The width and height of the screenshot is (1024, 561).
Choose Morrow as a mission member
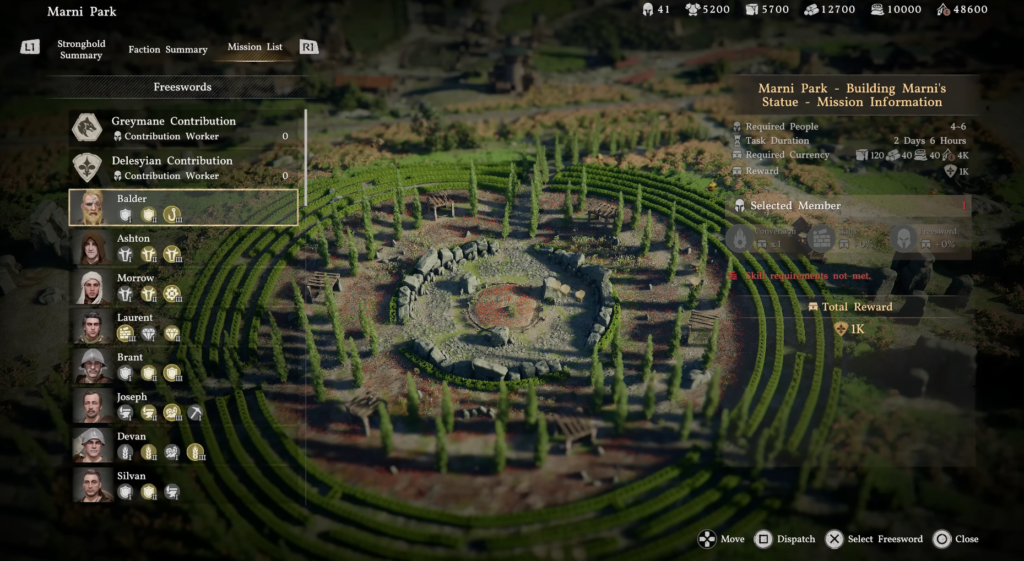184,286
